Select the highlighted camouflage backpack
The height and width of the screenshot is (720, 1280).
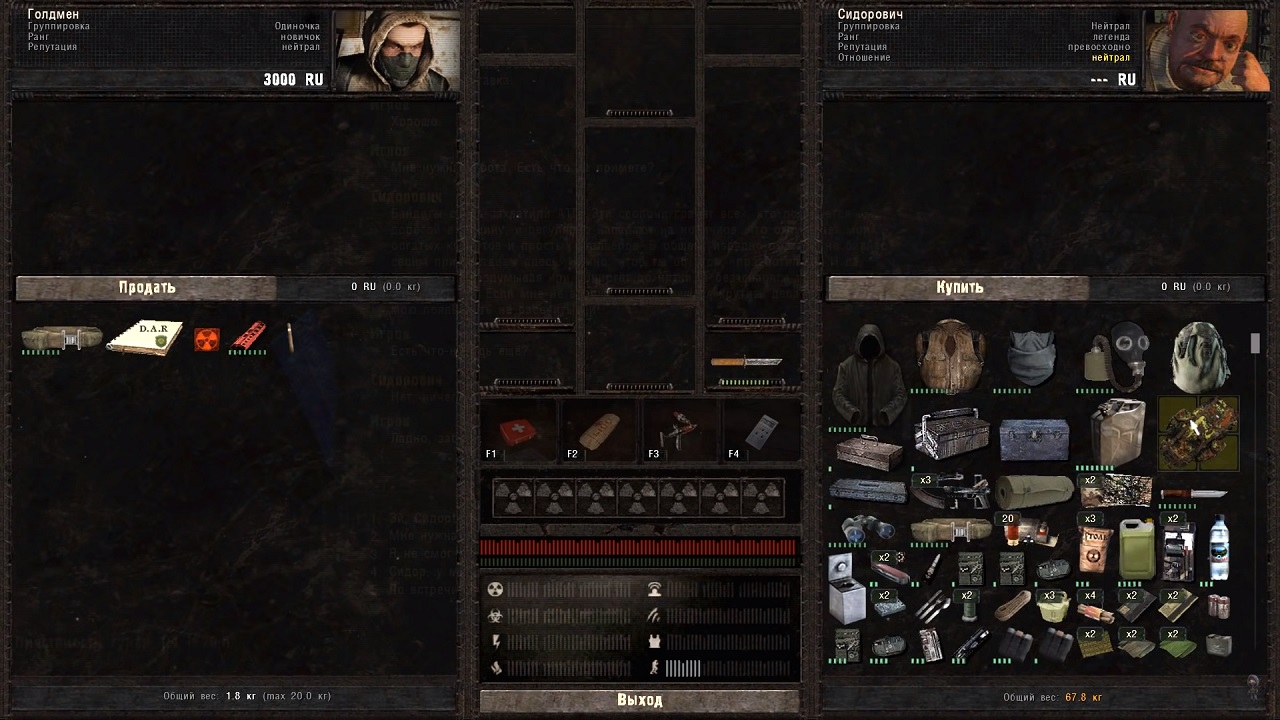pos(1198,432)
